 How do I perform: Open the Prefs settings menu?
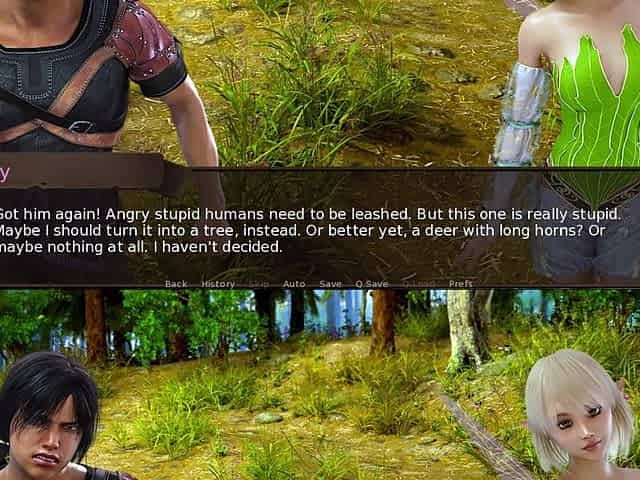point(461,284)
